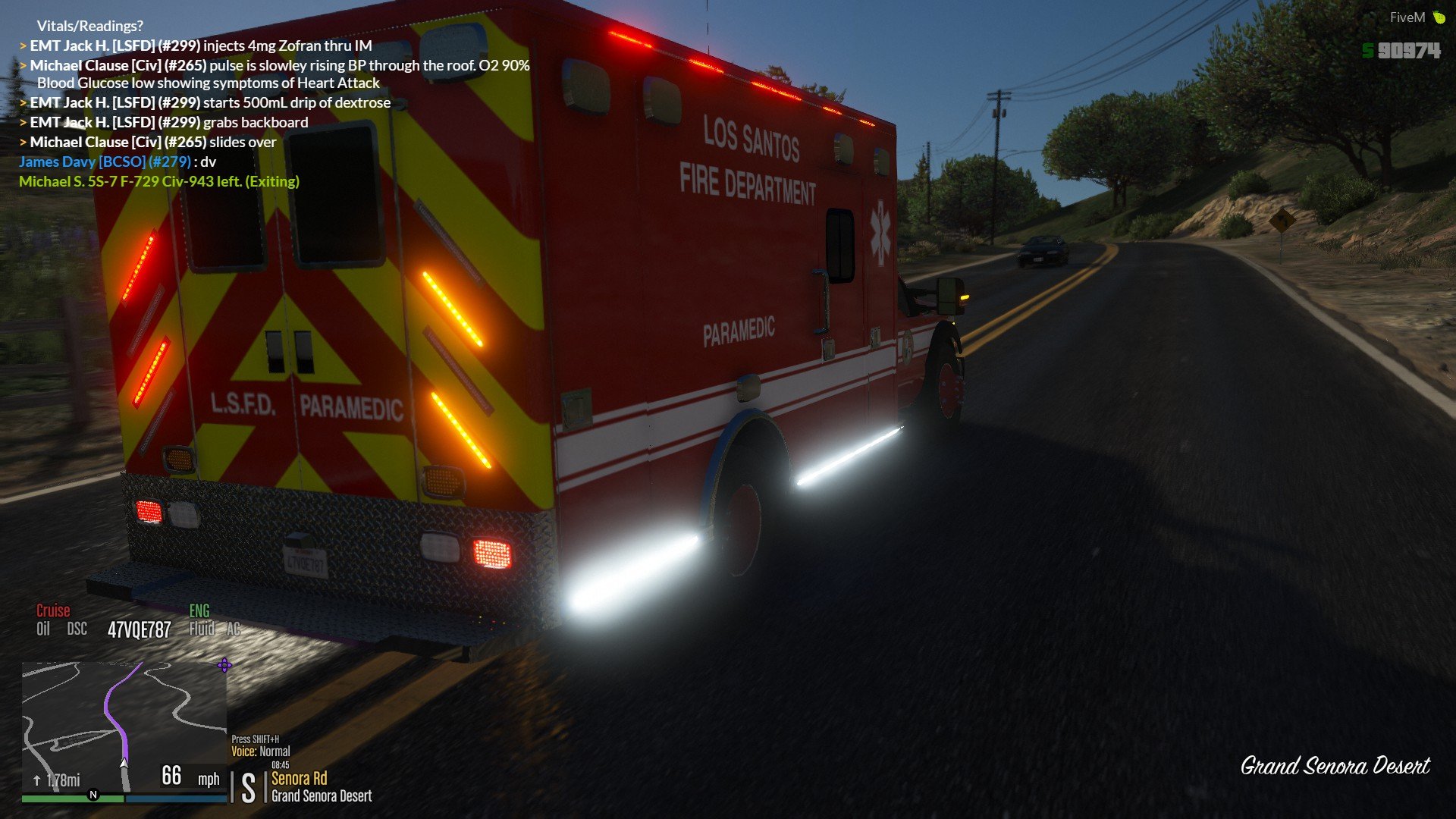1456x819 pixels.
Task: Click the "grabs backboard" chat line
Action: pyautogui.click(x=164, y=122)
